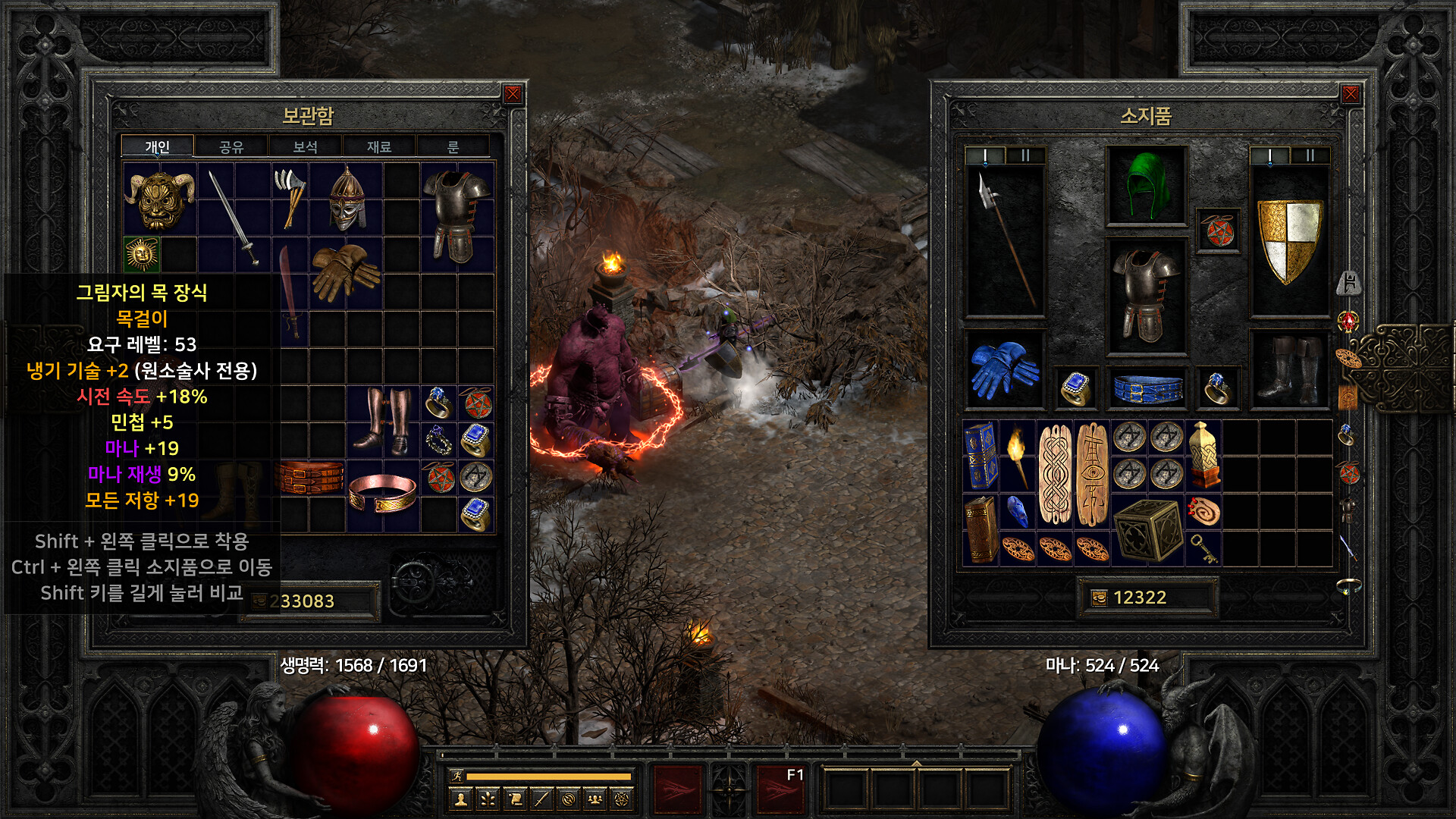This screenshot has height=819, width=1456.
Task: Switch to the 공유 stash tab
Action: pyautogui.click(x=231, y=146)
